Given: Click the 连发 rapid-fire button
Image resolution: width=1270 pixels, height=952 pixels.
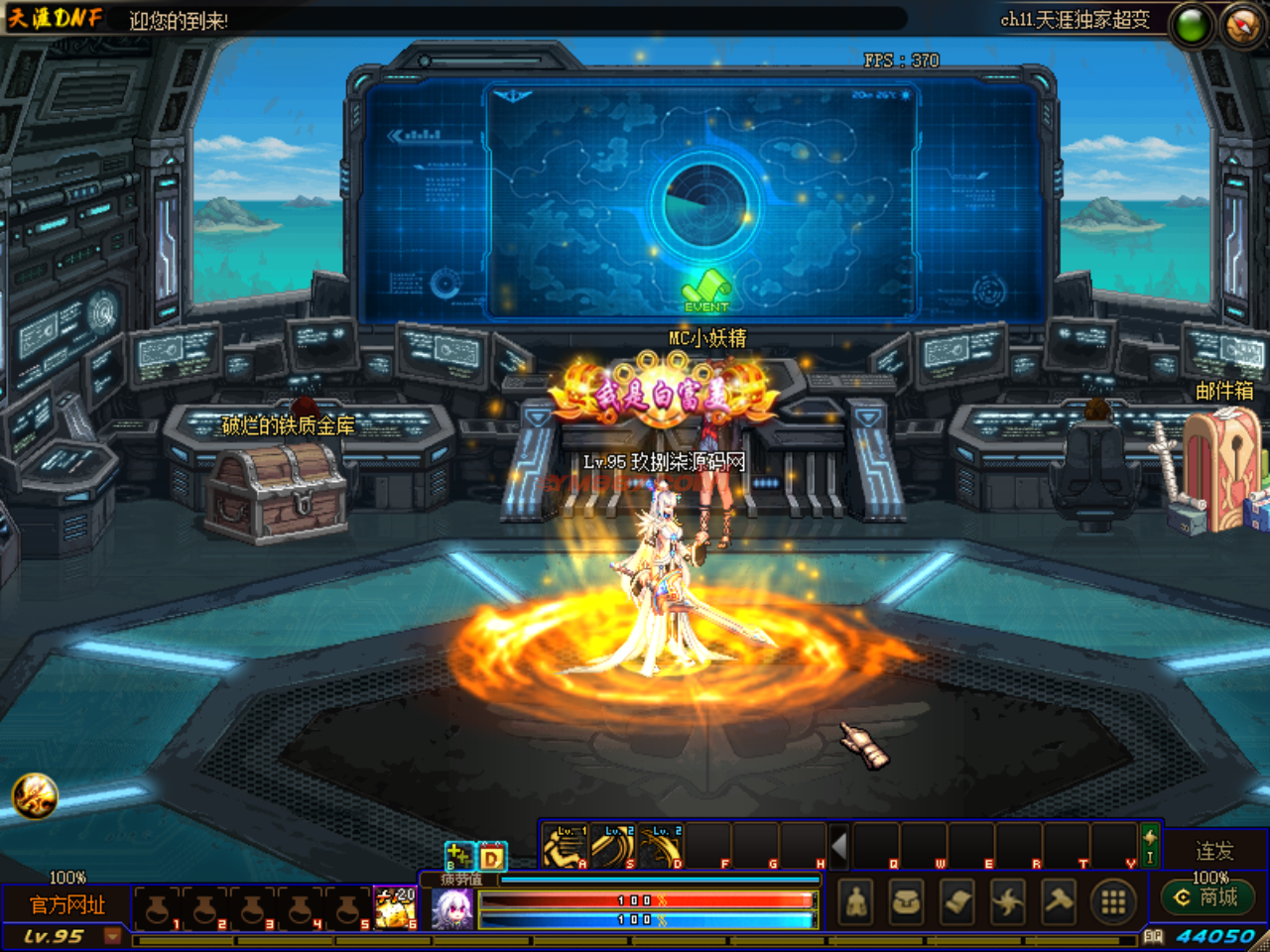Looking at the screenshot, I should [x=1214, y=851].
